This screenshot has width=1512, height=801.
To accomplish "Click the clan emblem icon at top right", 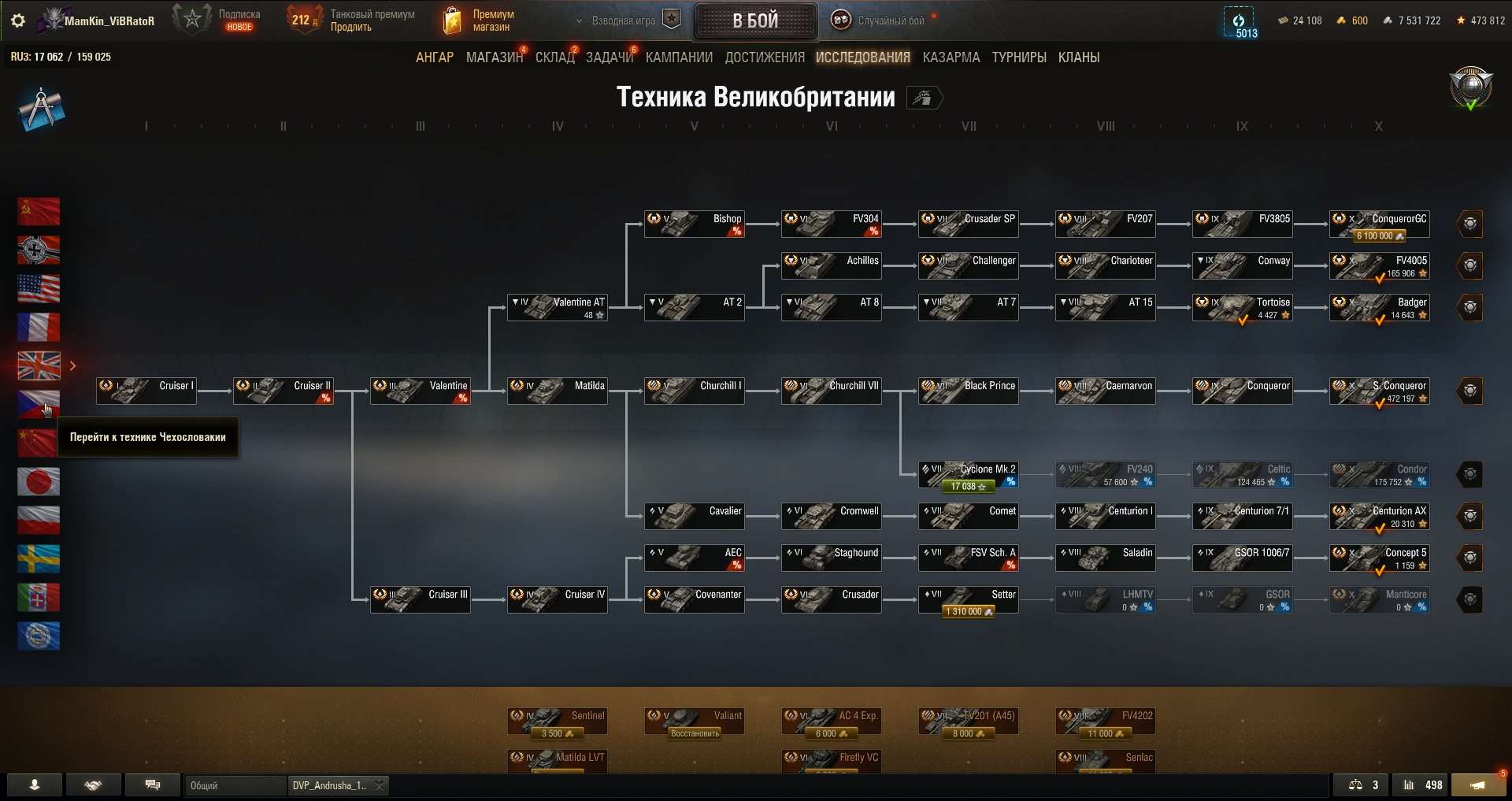I will pos(1469,88).
